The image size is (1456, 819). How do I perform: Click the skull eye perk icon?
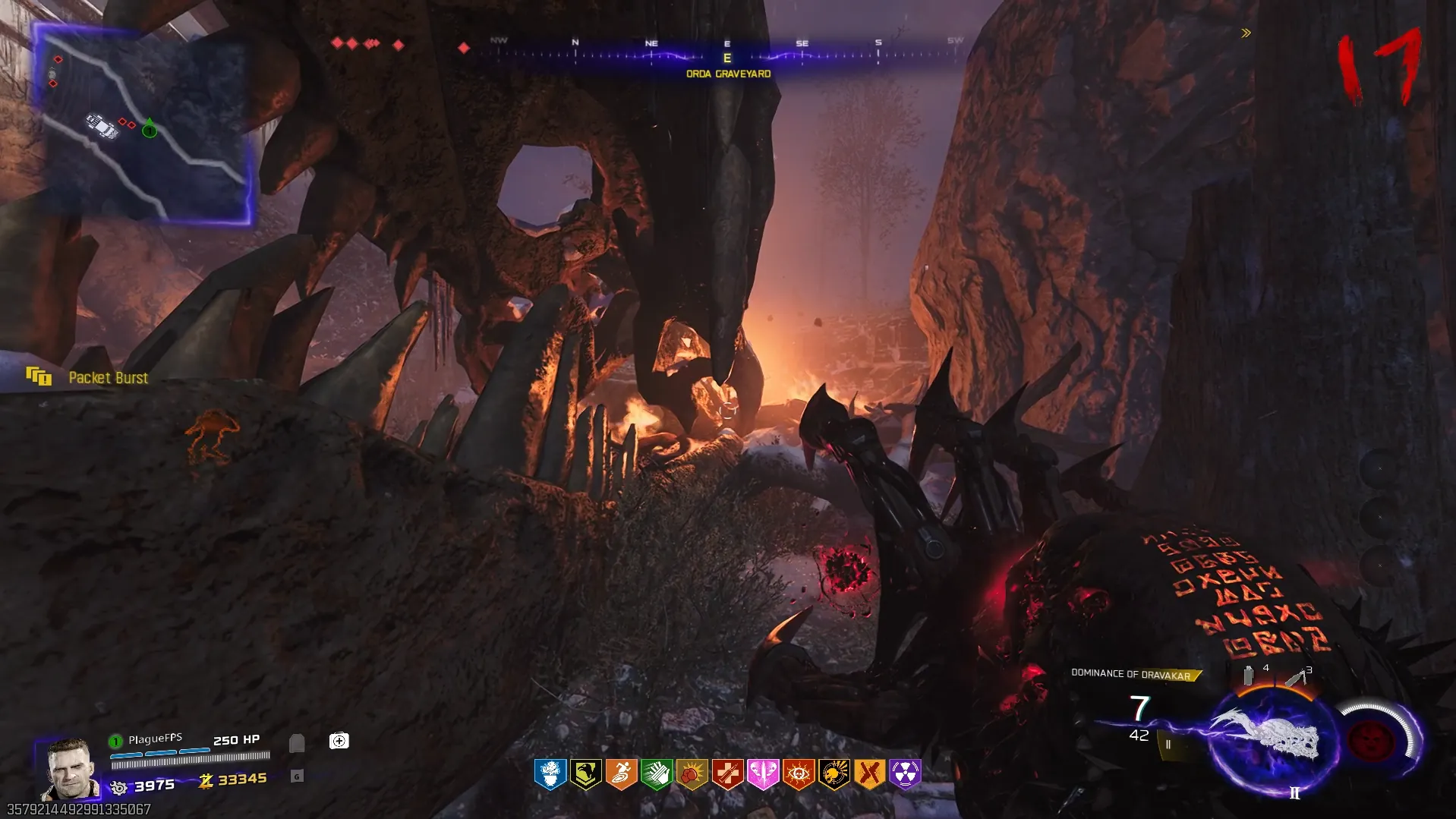(799, 773)
